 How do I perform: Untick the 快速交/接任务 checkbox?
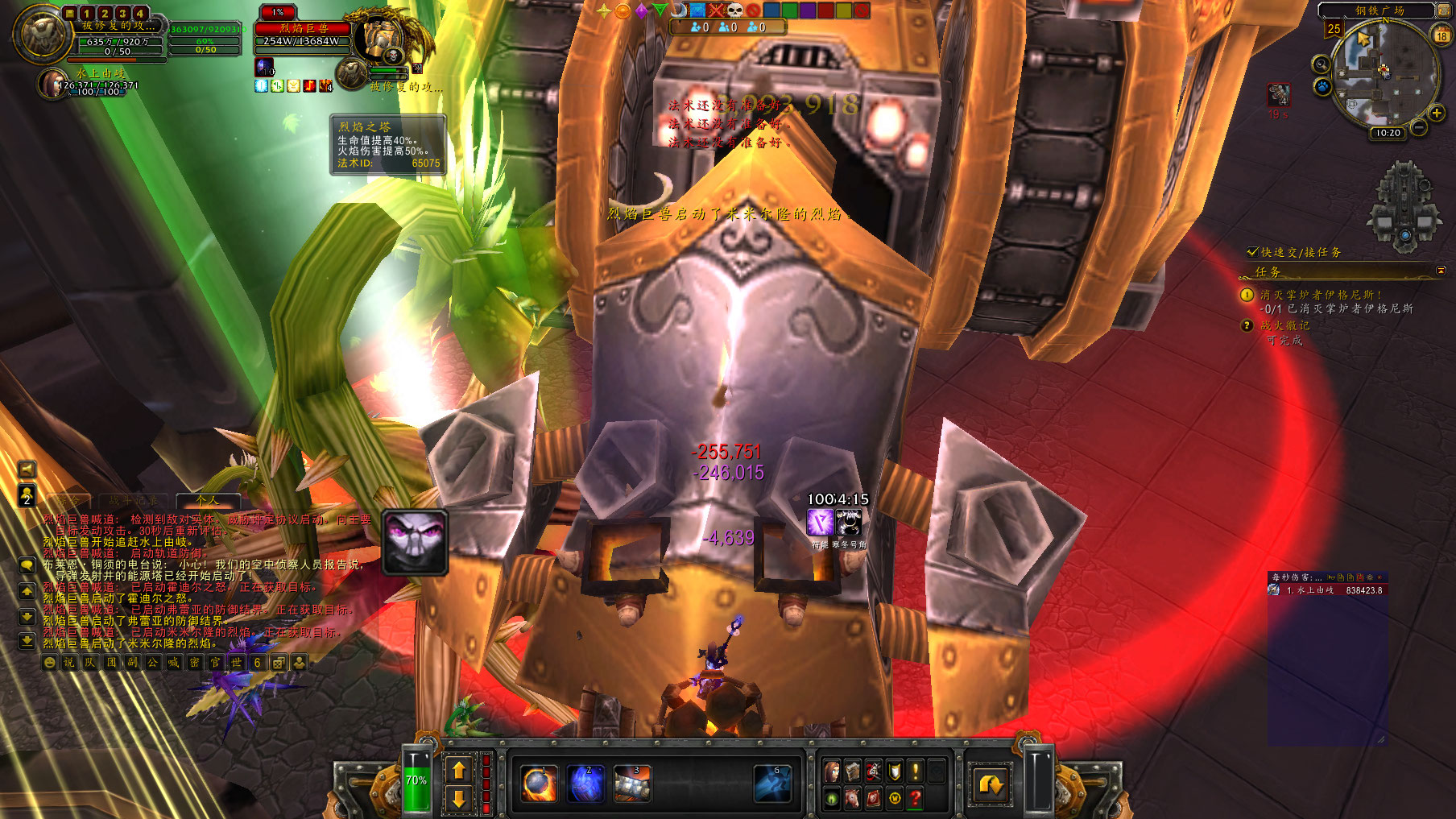[1252, 252]
